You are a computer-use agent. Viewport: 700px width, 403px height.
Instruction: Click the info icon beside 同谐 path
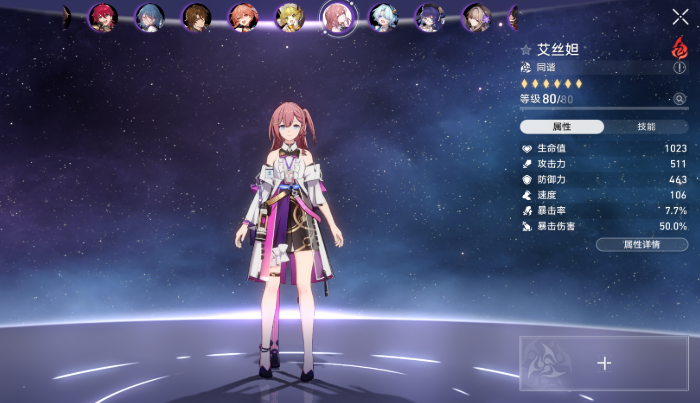pyautogui.click(x=680, y=67)
